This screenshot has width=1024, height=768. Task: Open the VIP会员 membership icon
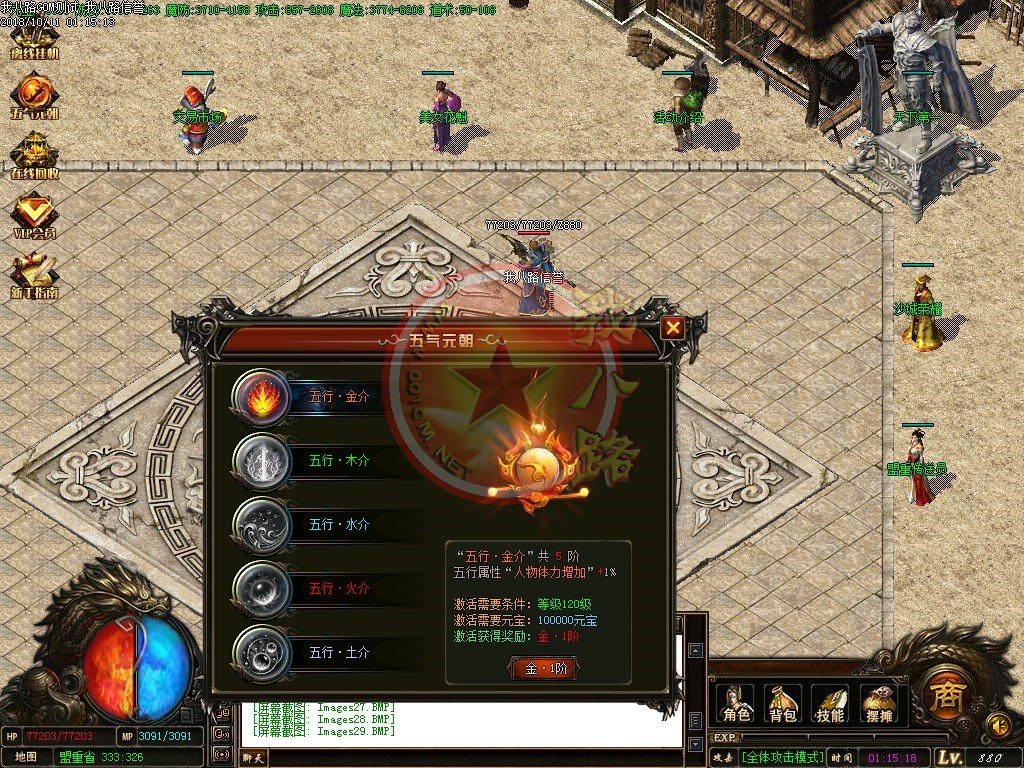[34, 217]
